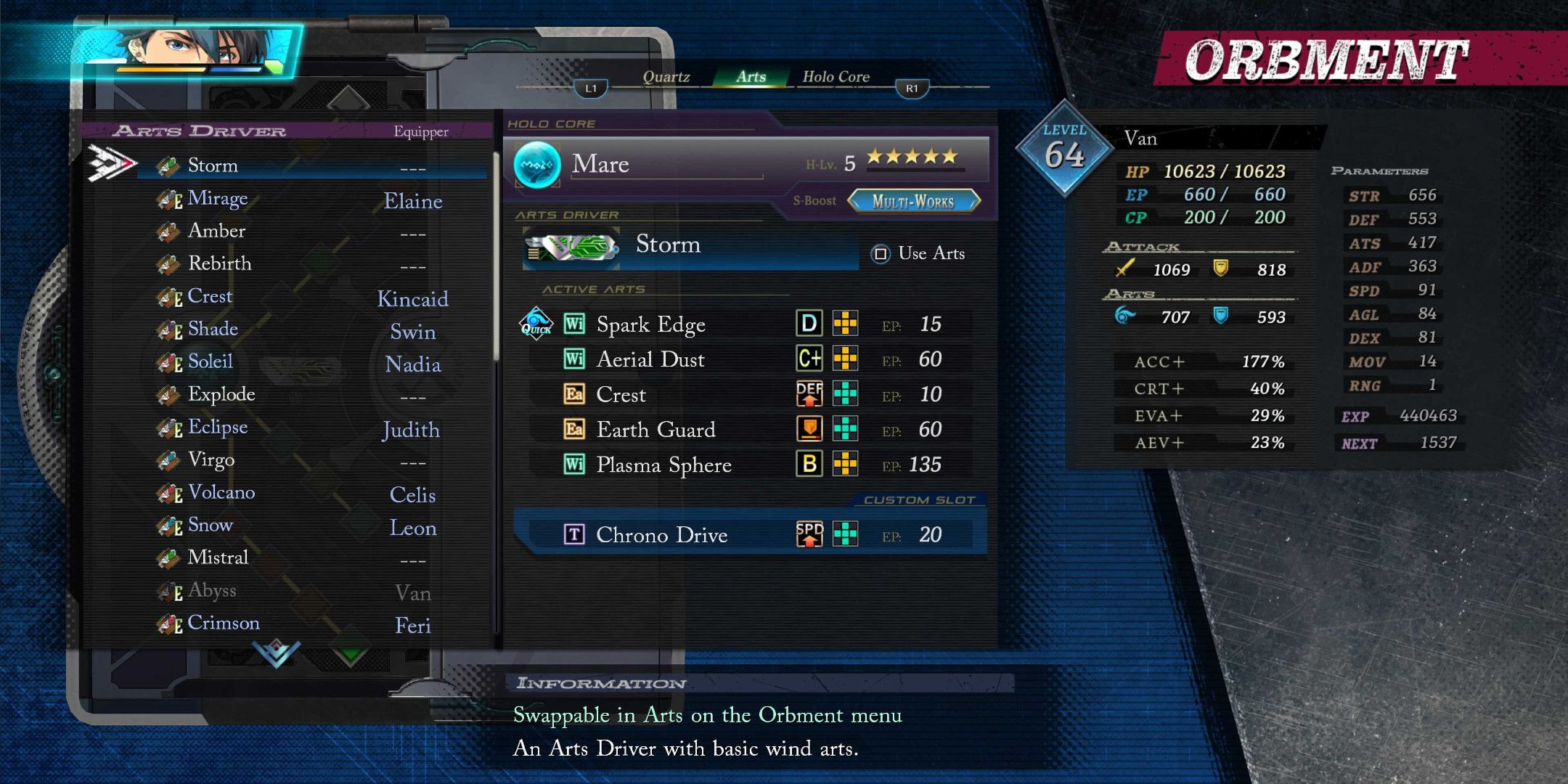Click the C+ rank badge on Aerial Dust

tap(808, 359)
